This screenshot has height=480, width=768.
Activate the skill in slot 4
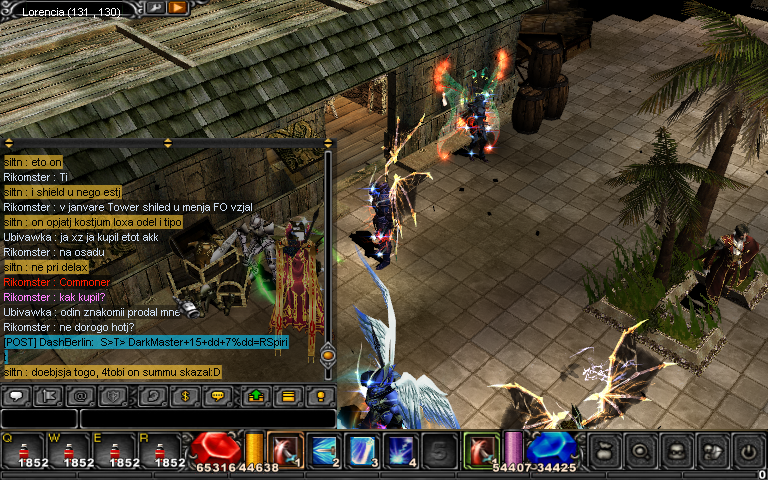[x=401, y=451]
